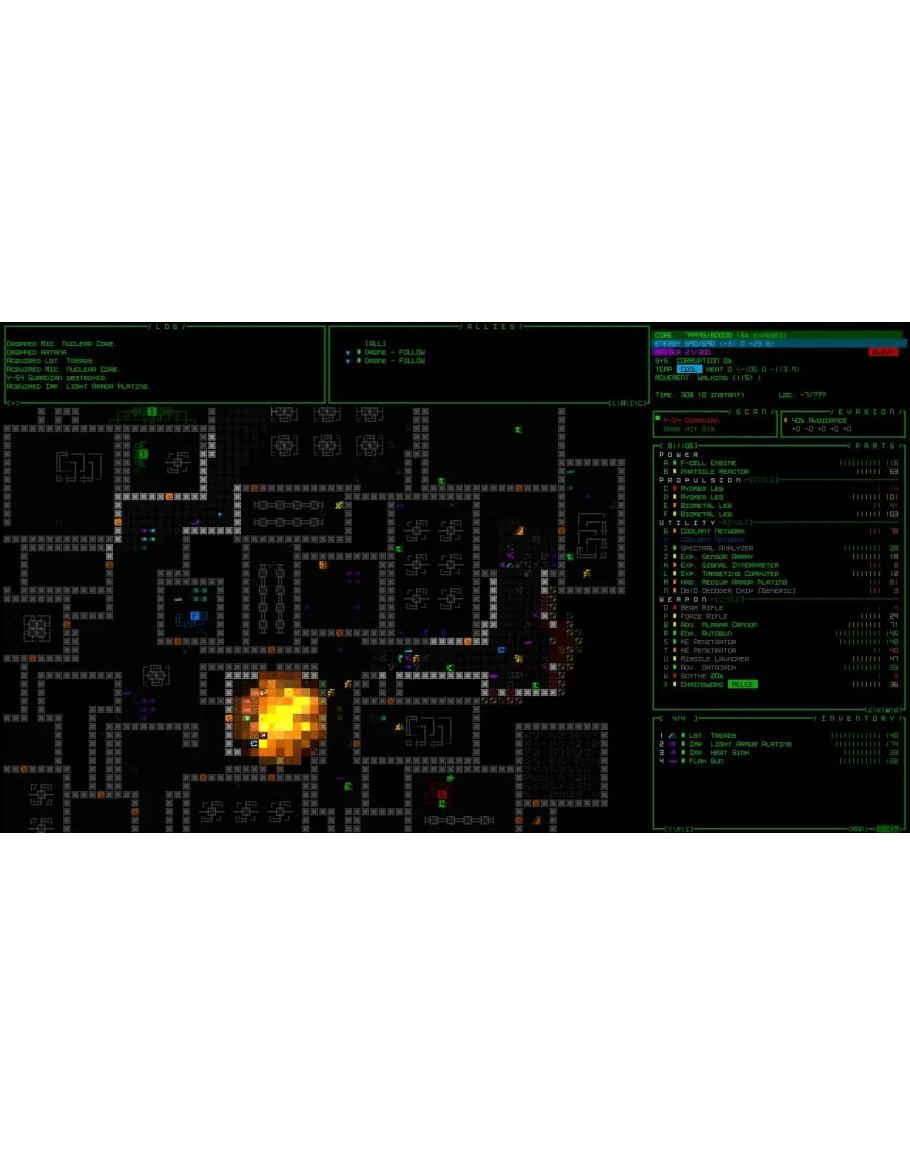Select the Y-54 Guardian scan entry

coord(690,421)
